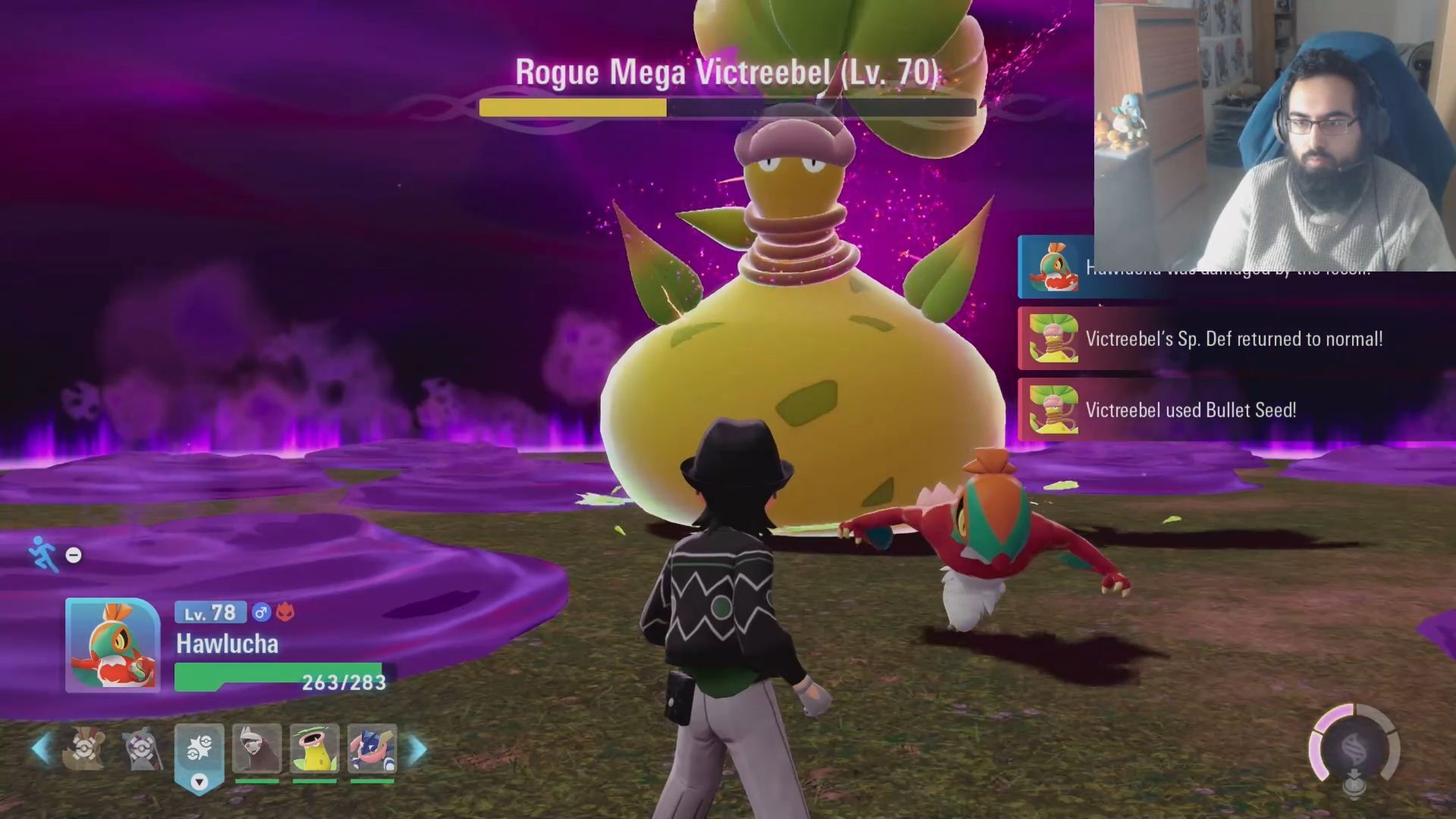Choose the gray dog Pokémon party slot
1456x819 pixels.
pos(257,748)
